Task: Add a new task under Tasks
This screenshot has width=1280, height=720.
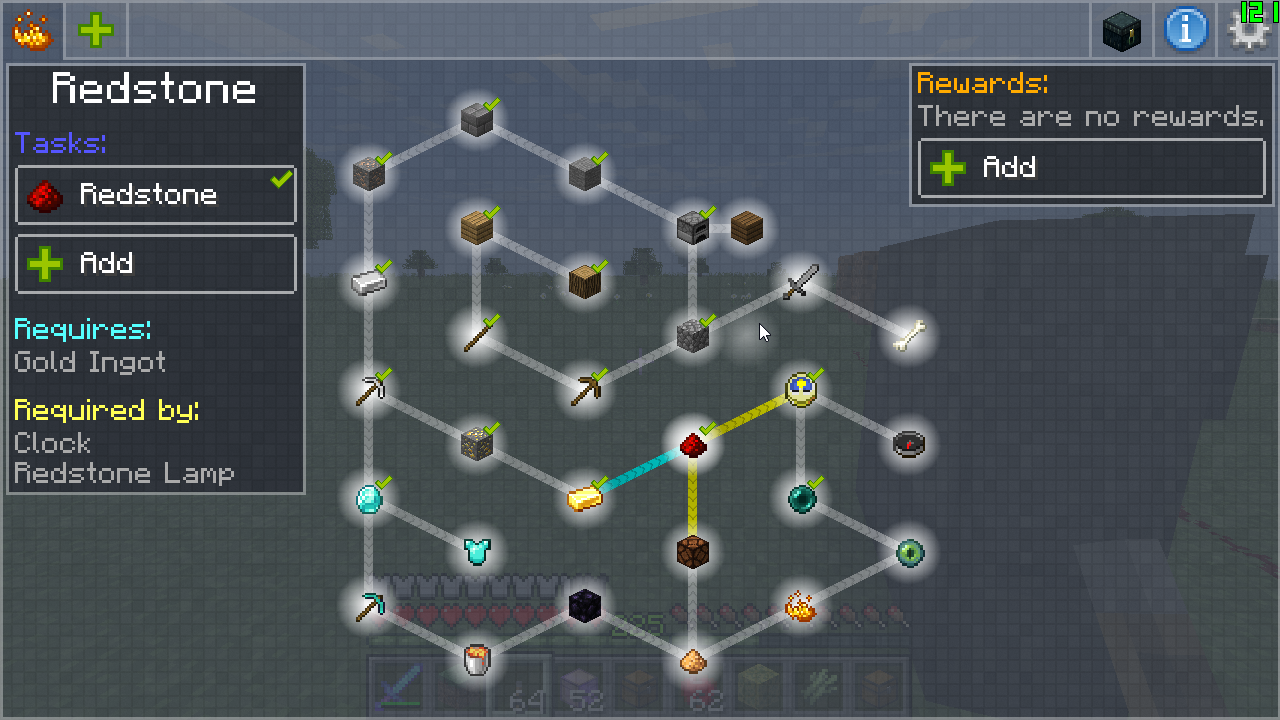Action: [156, 264]
